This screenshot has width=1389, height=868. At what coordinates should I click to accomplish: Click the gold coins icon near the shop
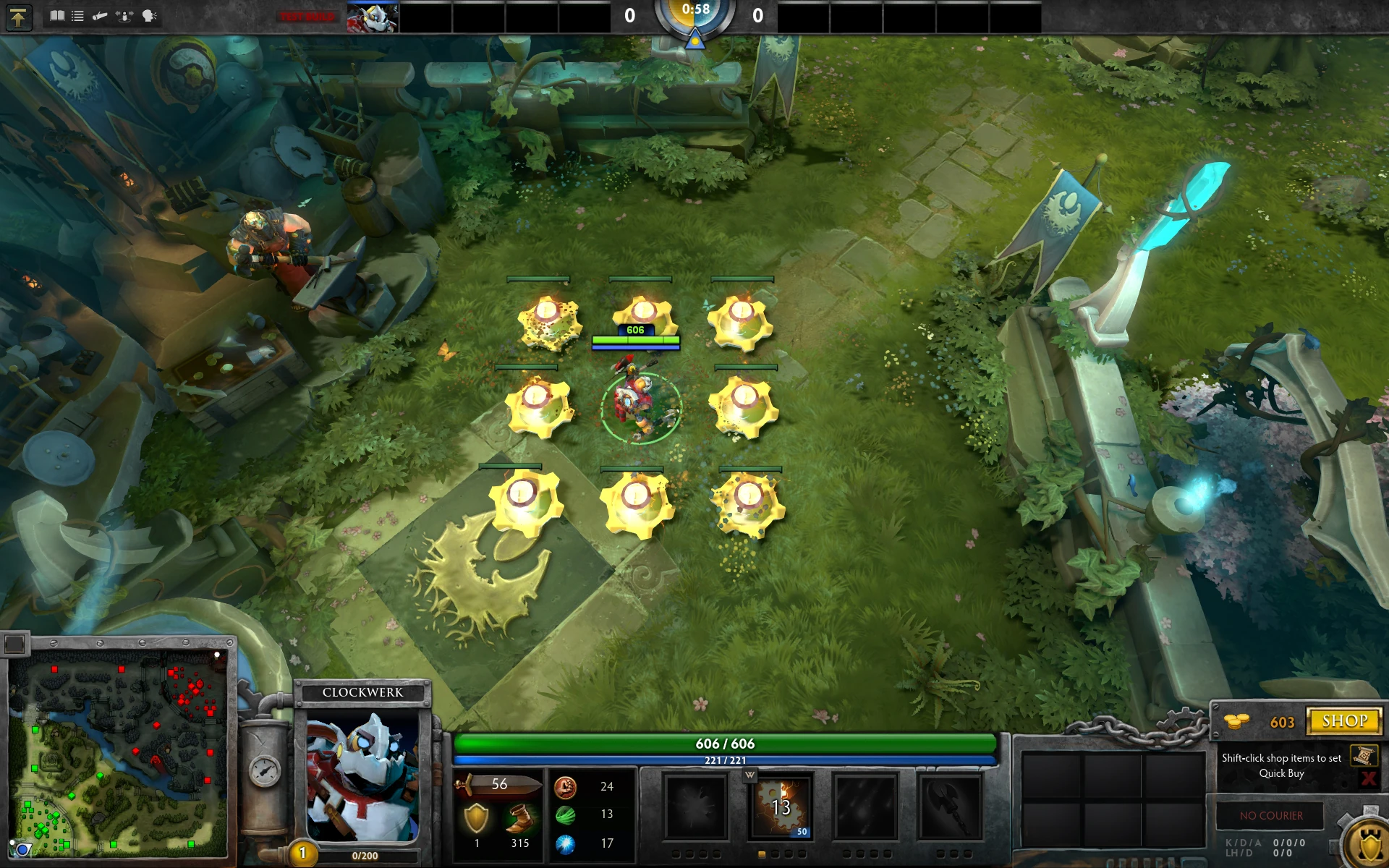[1237, 721]
